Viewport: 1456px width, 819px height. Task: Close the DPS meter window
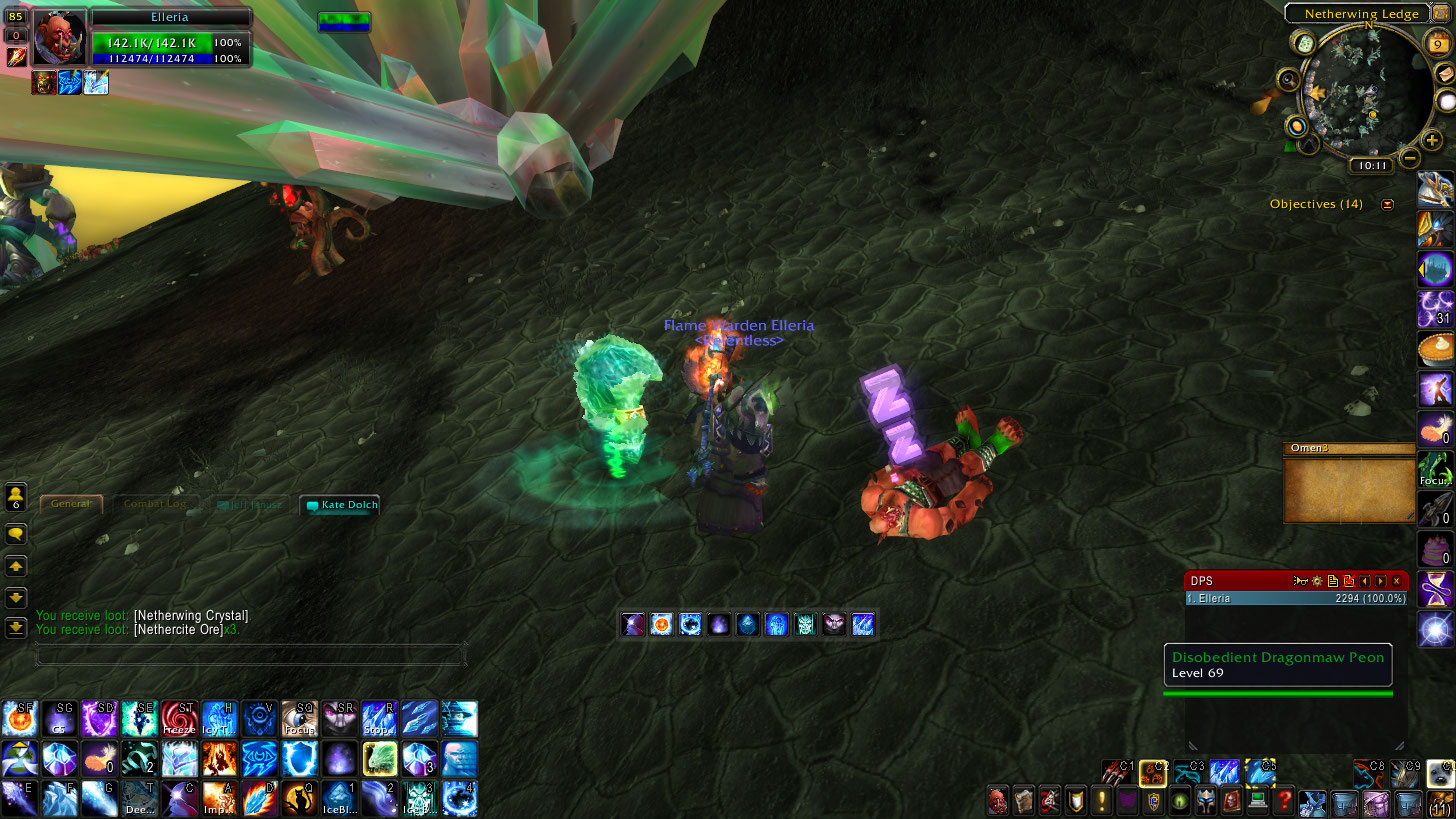point(1397,581)
